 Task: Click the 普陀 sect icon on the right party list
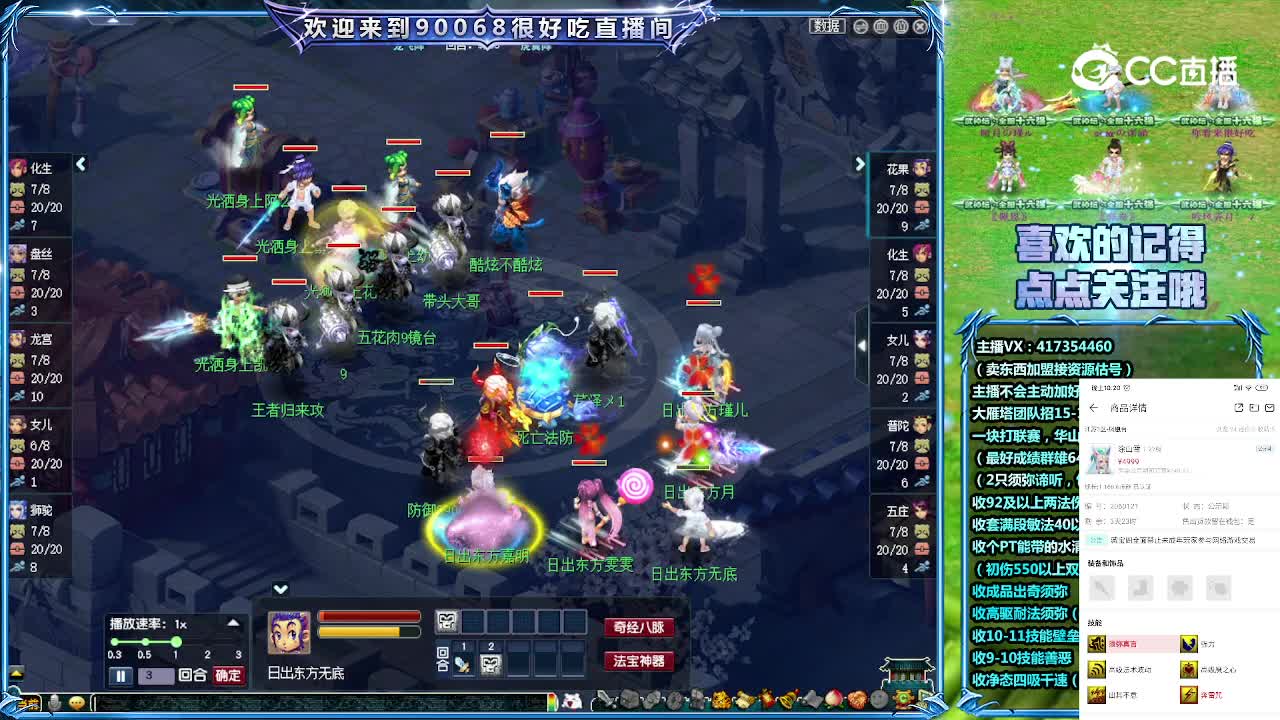(920, 424)
